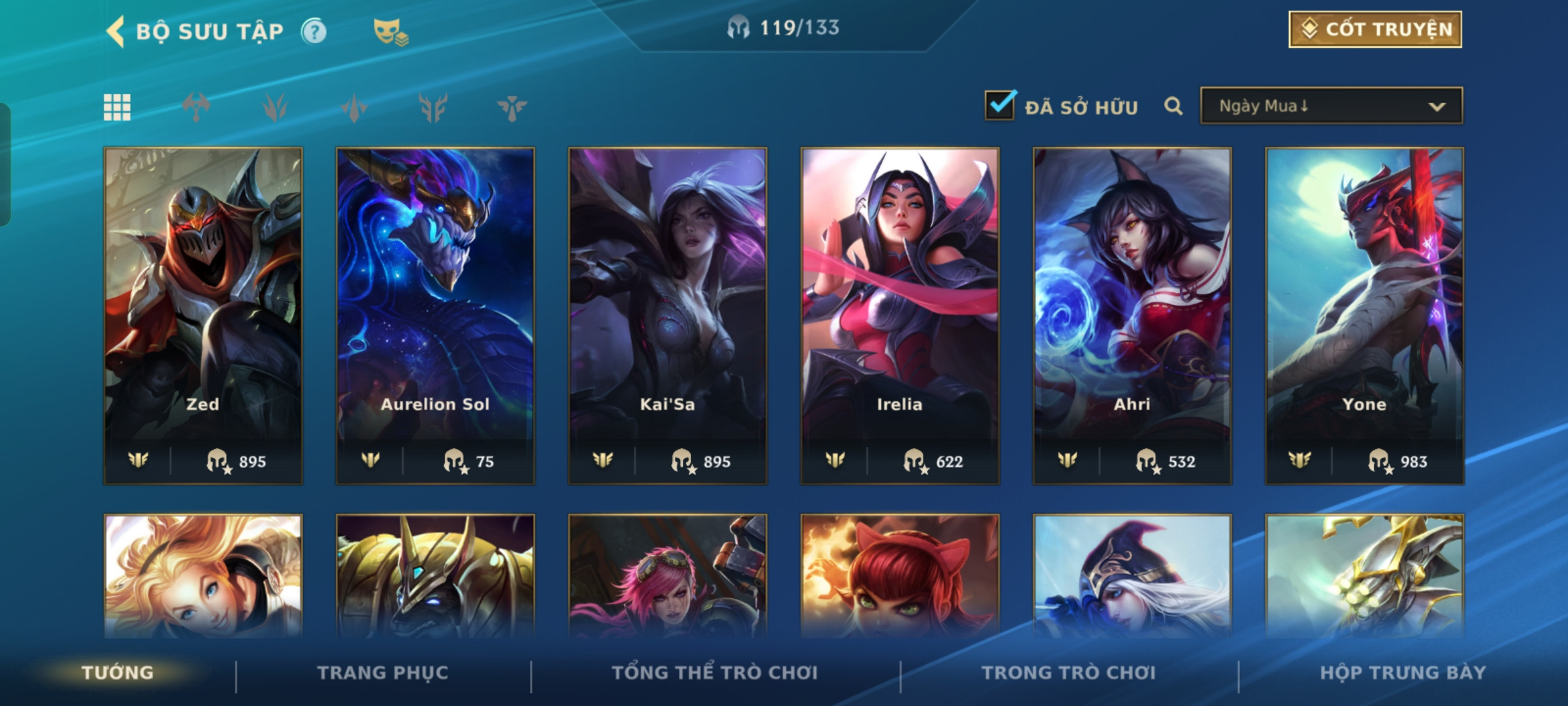Open champion search with the magnifier icon

(1173, 106)
